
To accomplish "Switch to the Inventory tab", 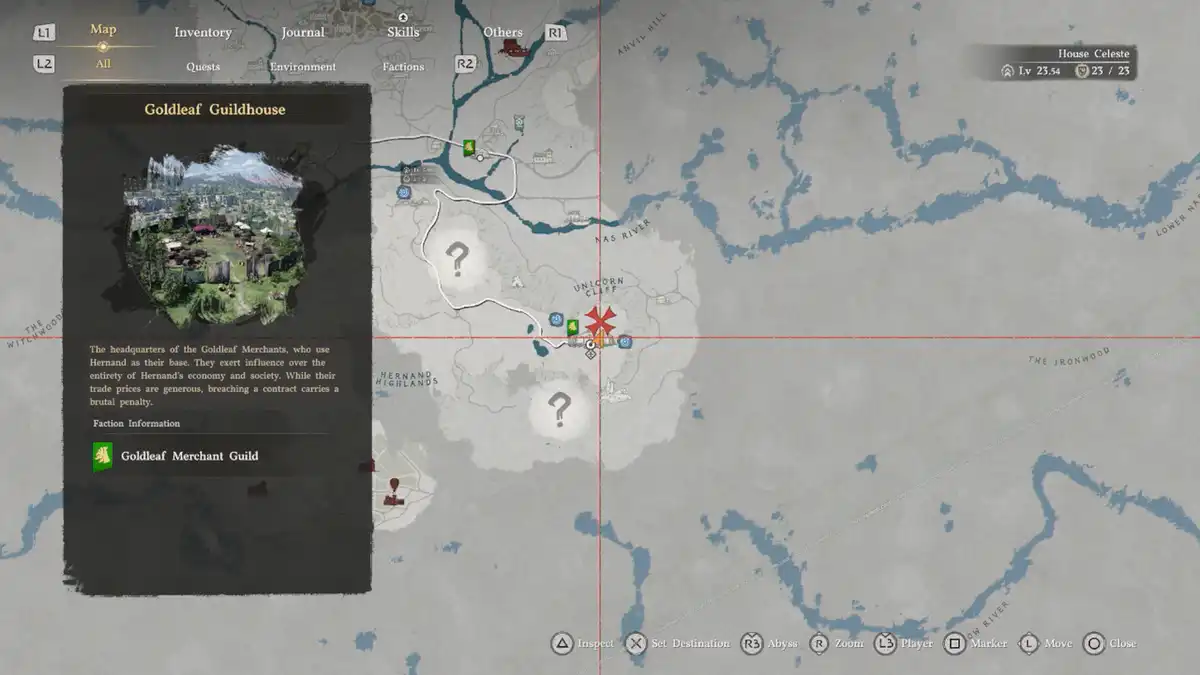I will 203,32.
